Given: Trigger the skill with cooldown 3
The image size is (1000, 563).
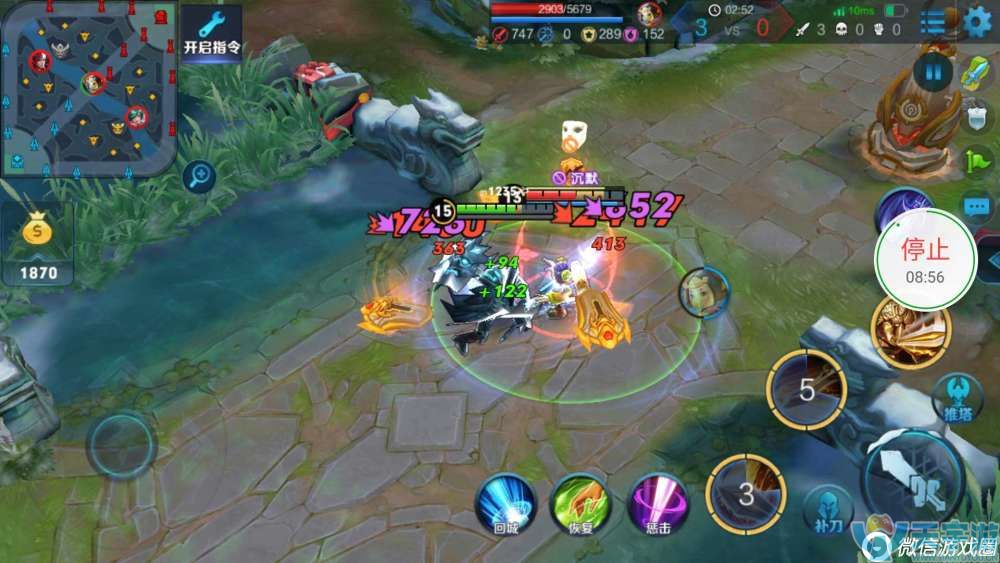Looking at the screenshot, I should tap(746, 493).
